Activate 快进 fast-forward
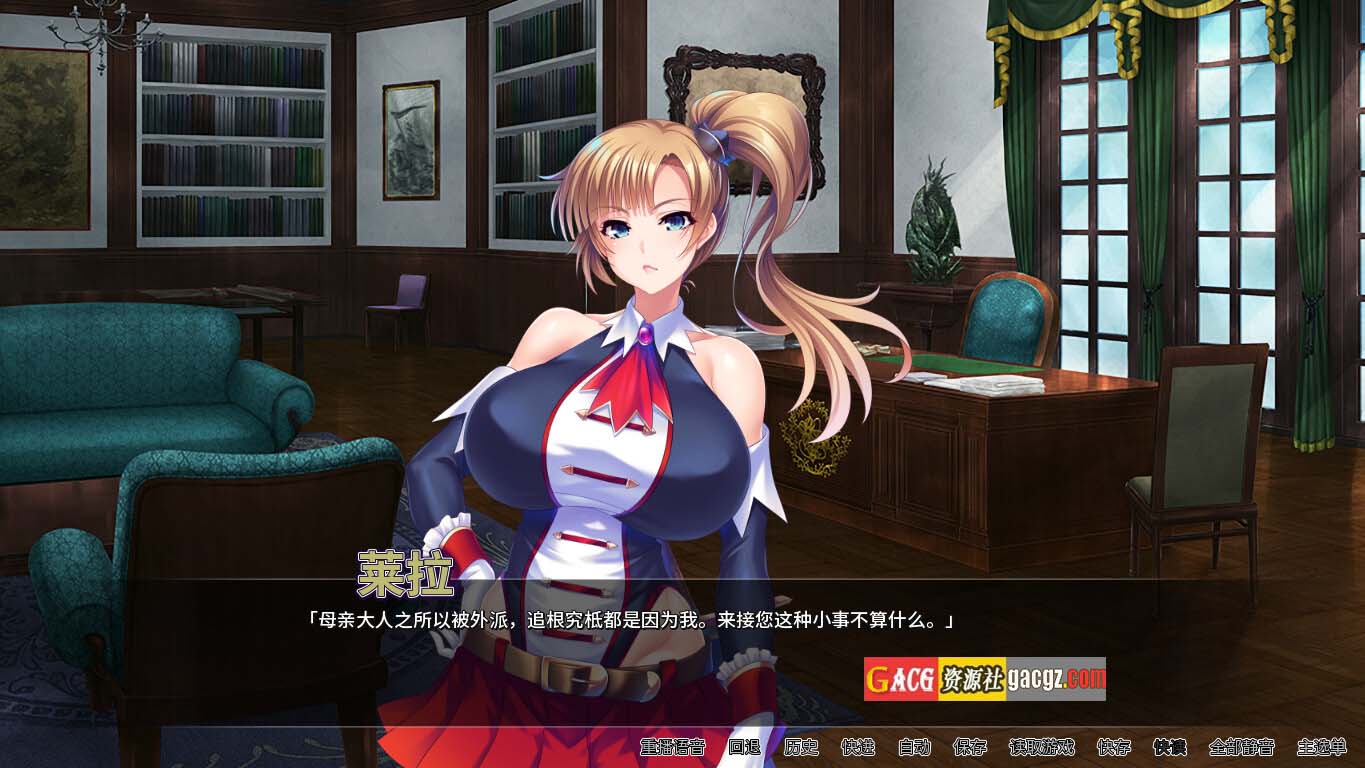Image resolution: width=1365 pixels, height=768 pixels. click(x=858, y=747)
